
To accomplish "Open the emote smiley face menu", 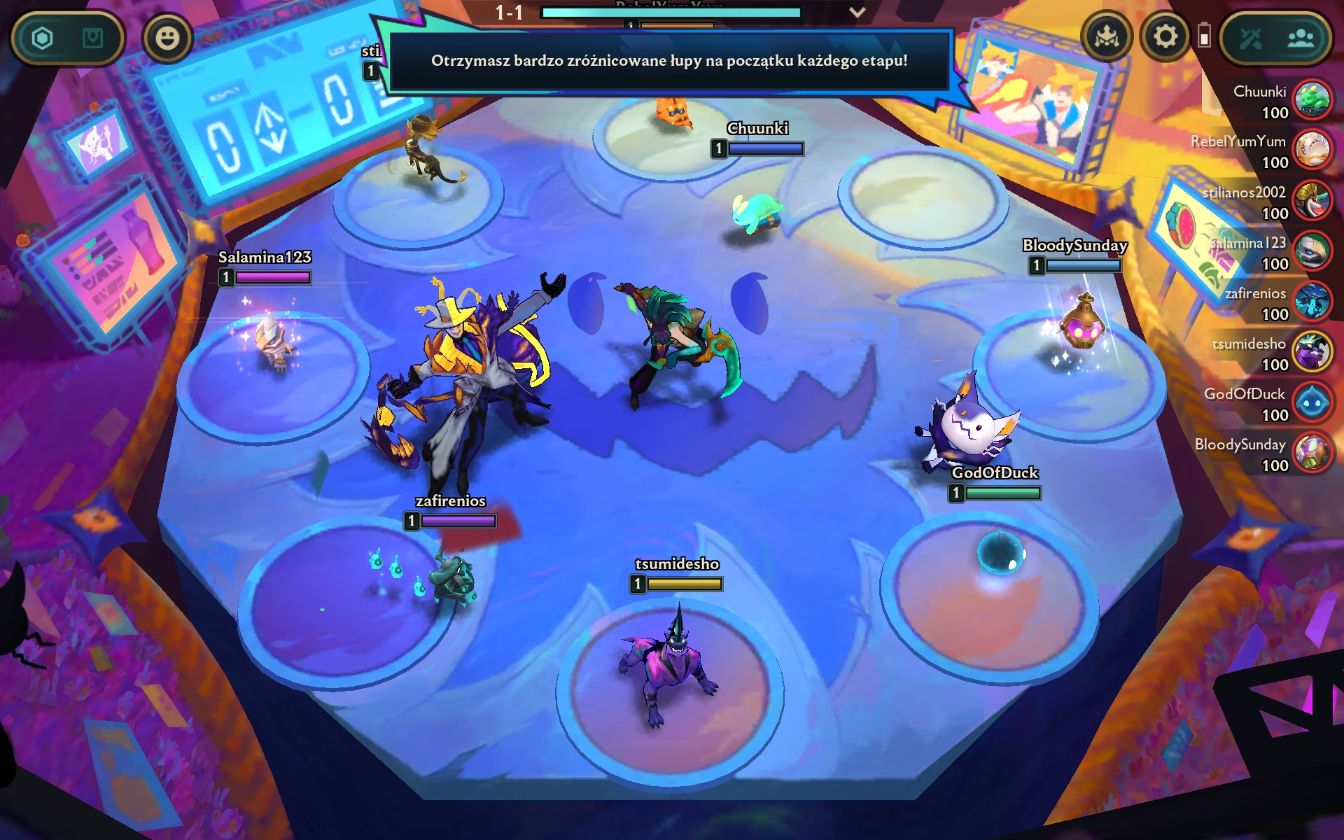I will (167, 39).
